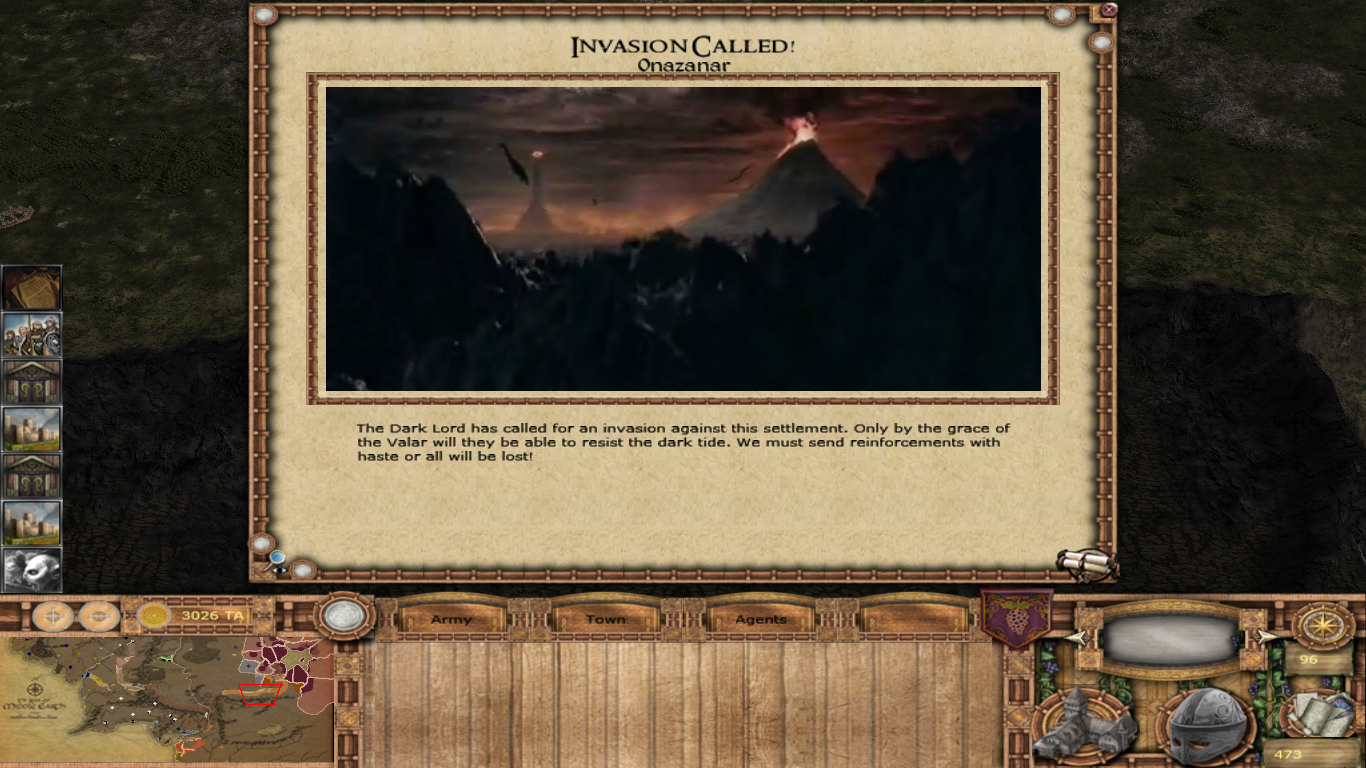Zoom in the minimap with plus button
1366x768 pixels.
(x=52, y=616)
